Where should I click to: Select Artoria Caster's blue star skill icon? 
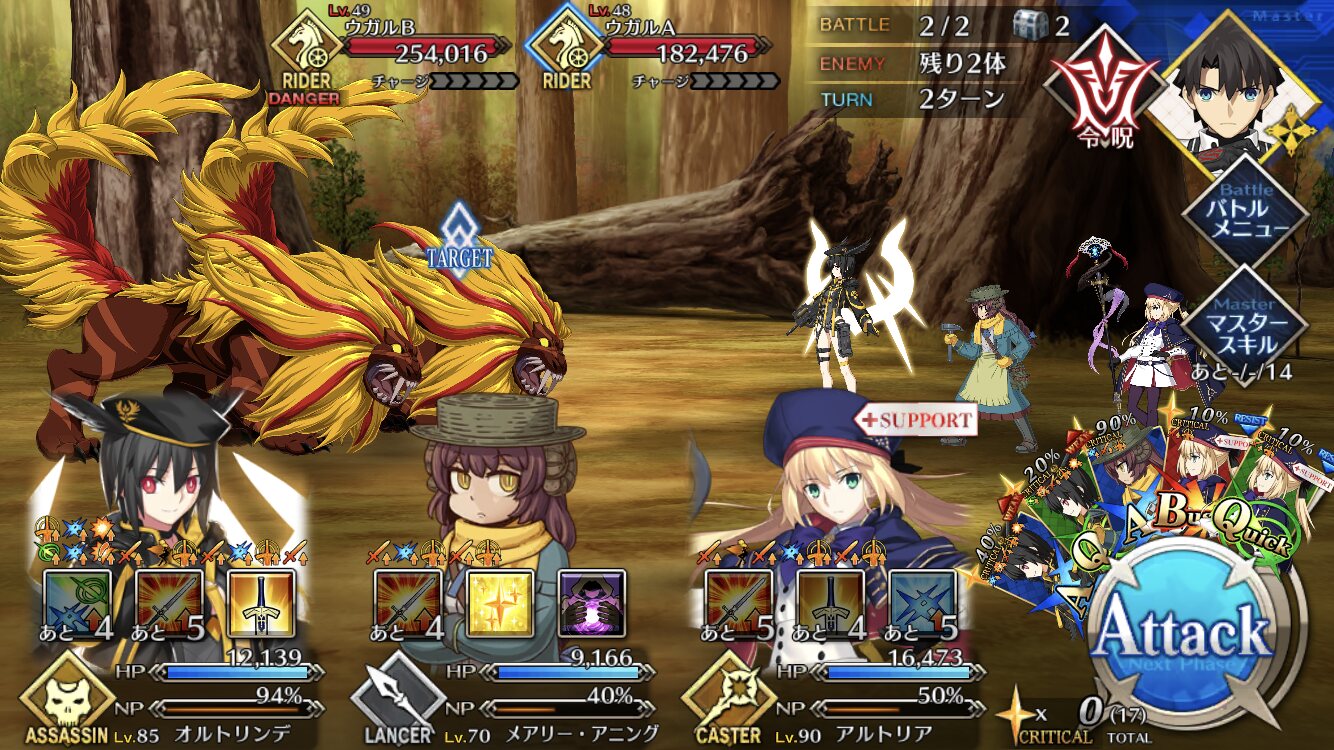921,603
